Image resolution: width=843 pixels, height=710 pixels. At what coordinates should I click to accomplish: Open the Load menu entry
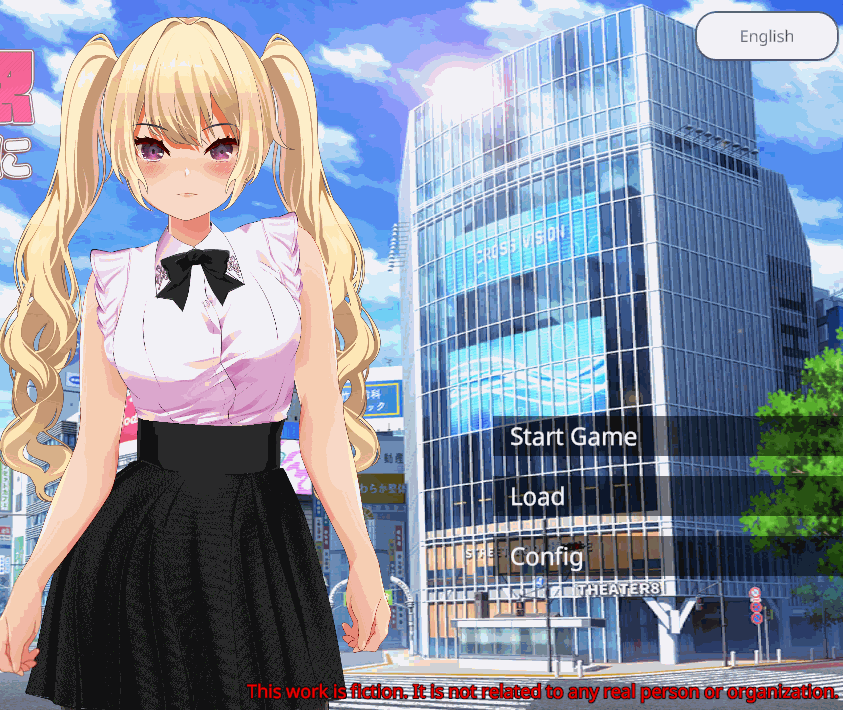click(538, 497)
